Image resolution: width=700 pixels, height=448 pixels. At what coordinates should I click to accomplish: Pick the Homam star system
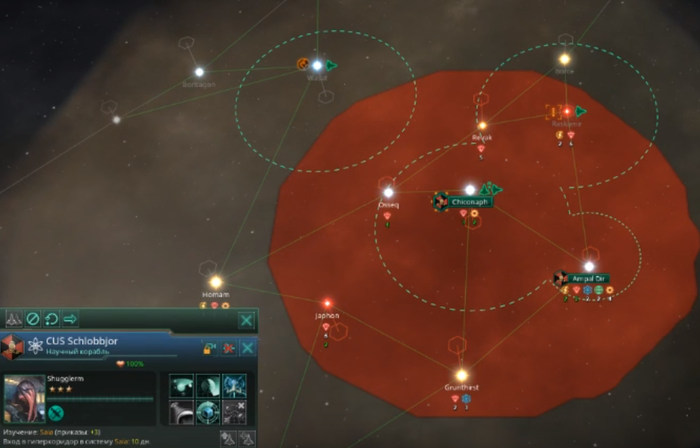[x=215, y=282]
